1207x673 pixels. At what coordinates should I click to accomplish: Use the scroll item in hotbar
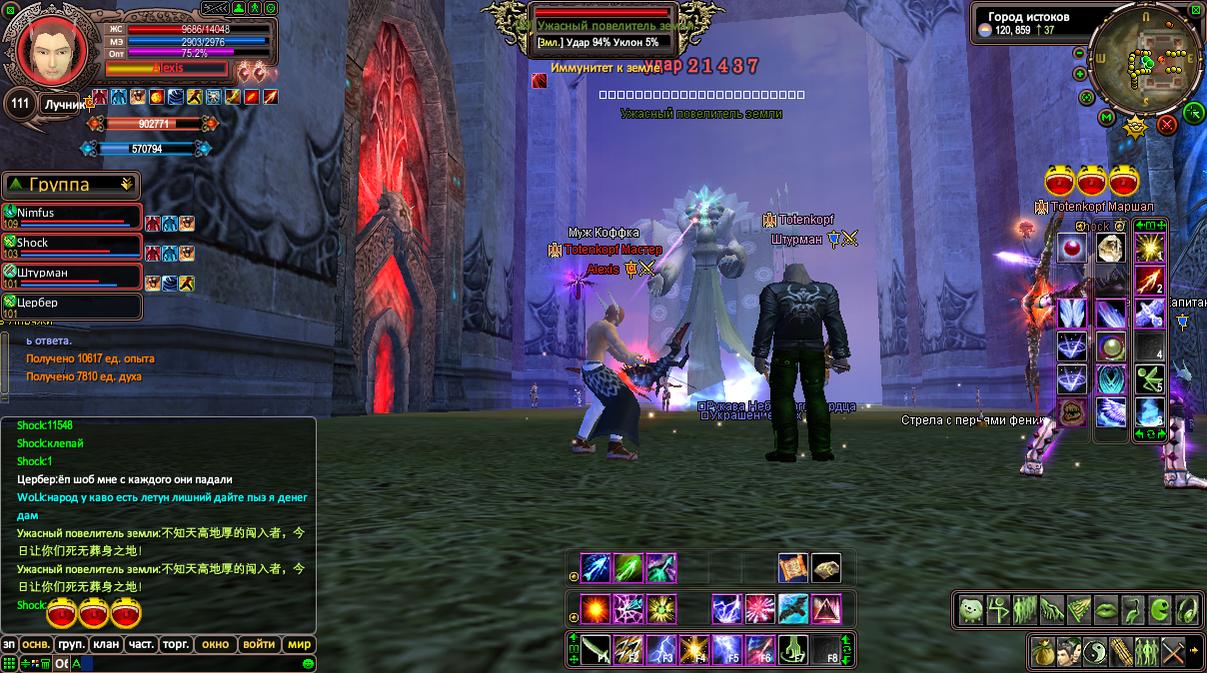793,568
